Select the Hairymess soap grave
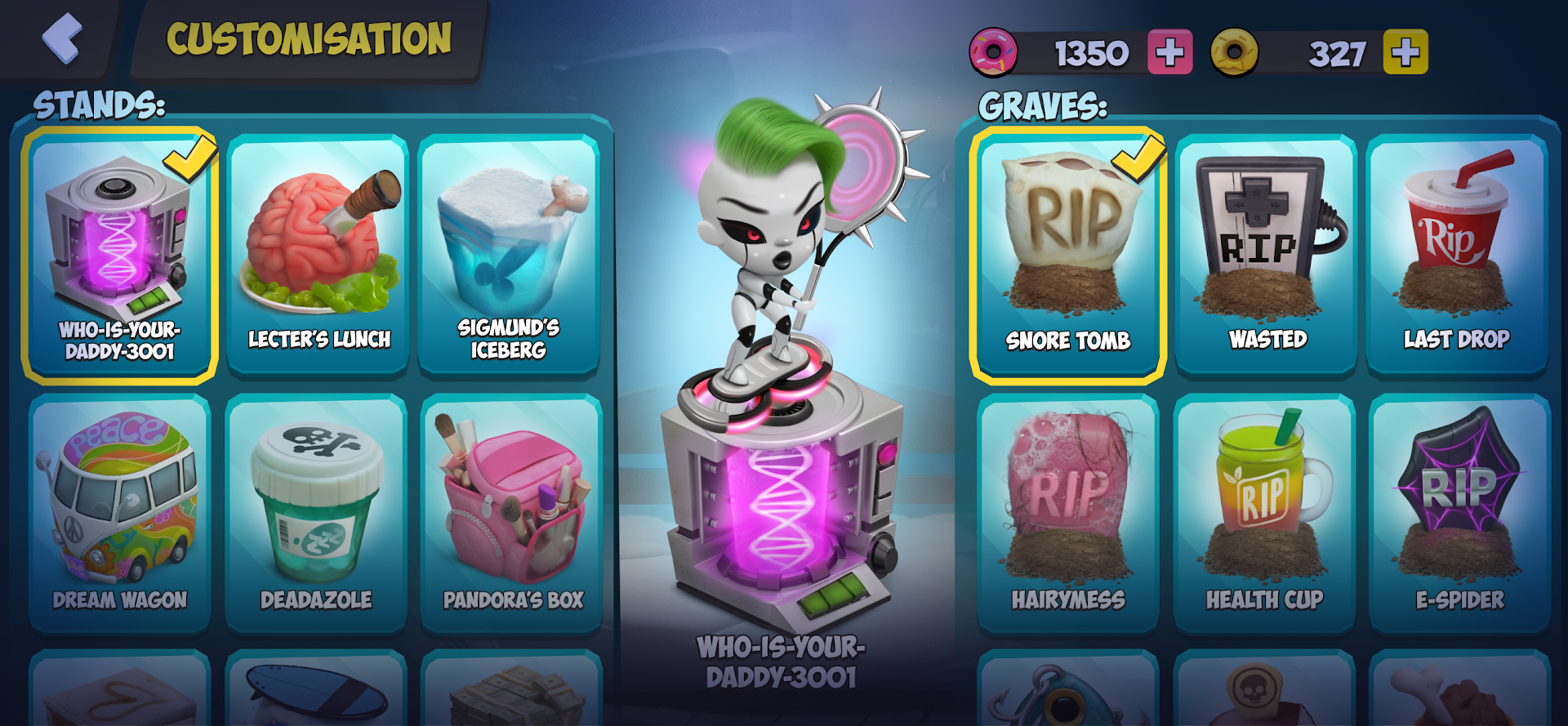 click(x=1067, y=513)
